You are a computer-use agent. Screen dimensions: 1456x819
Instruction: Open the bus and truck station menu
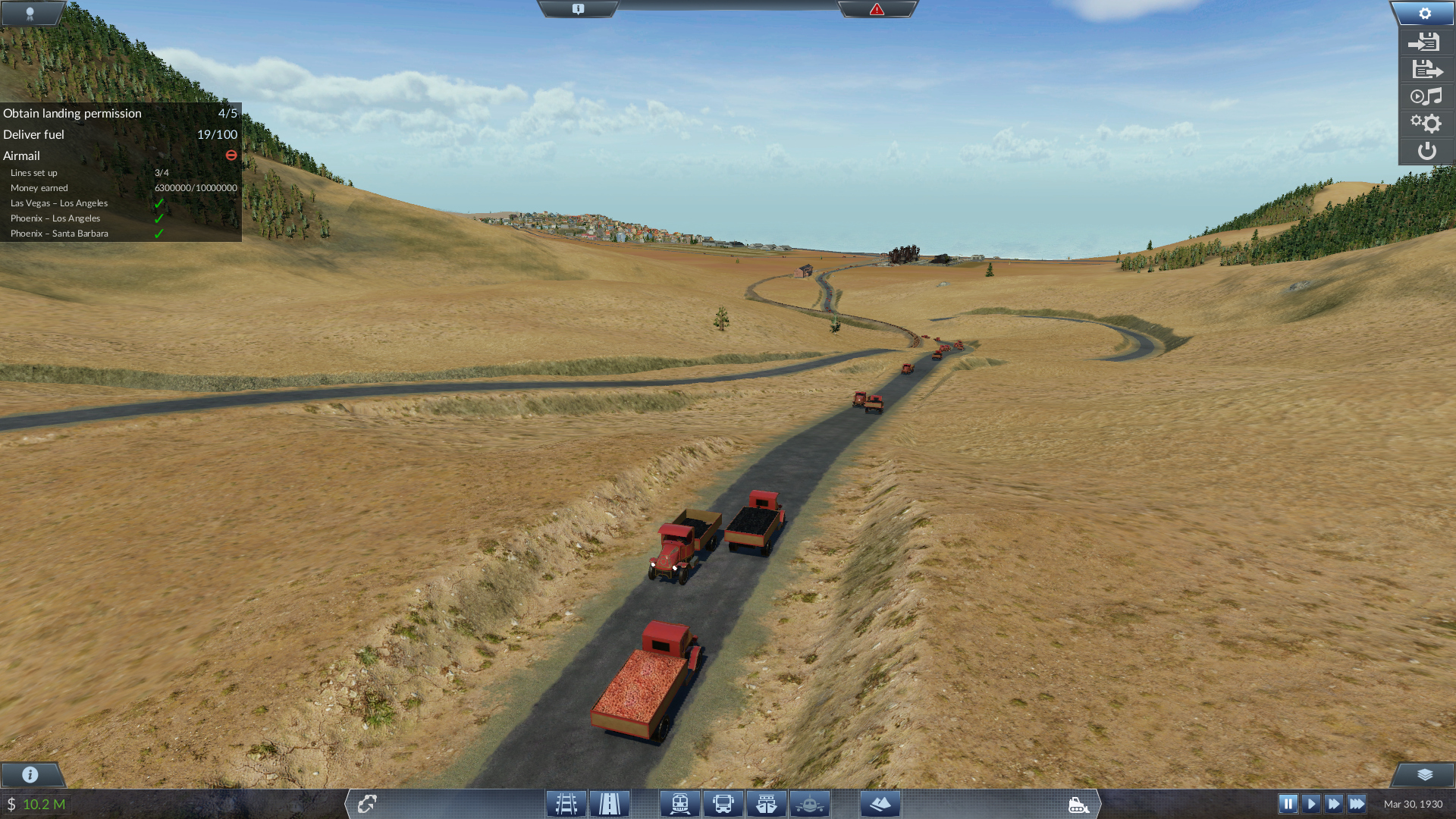(x=723, y=804)
